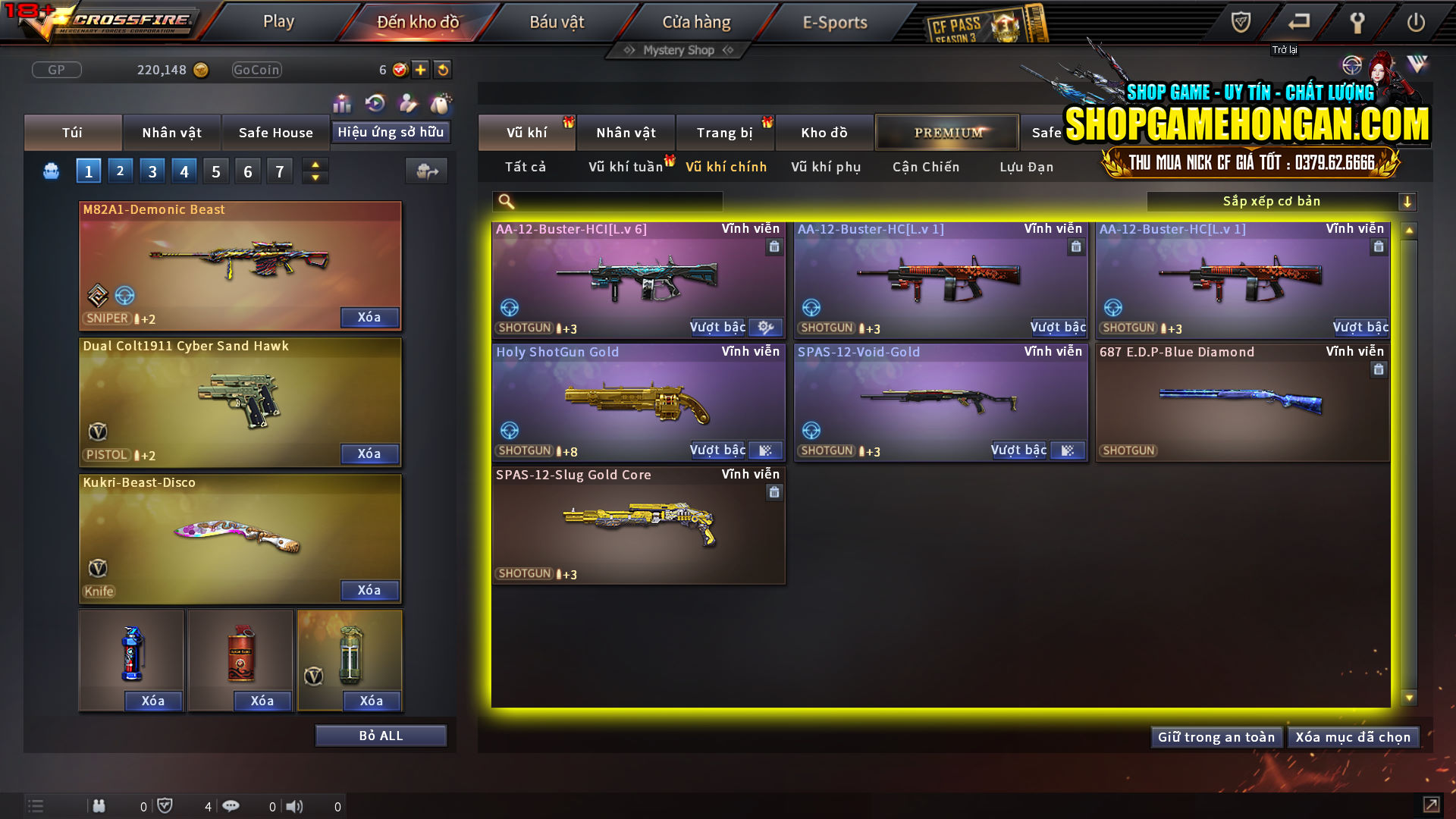Image resolution: width=1456 pixels, height=819 pixels.
Task: Click the Bỏ ALL button
Action: pos(381,735)
